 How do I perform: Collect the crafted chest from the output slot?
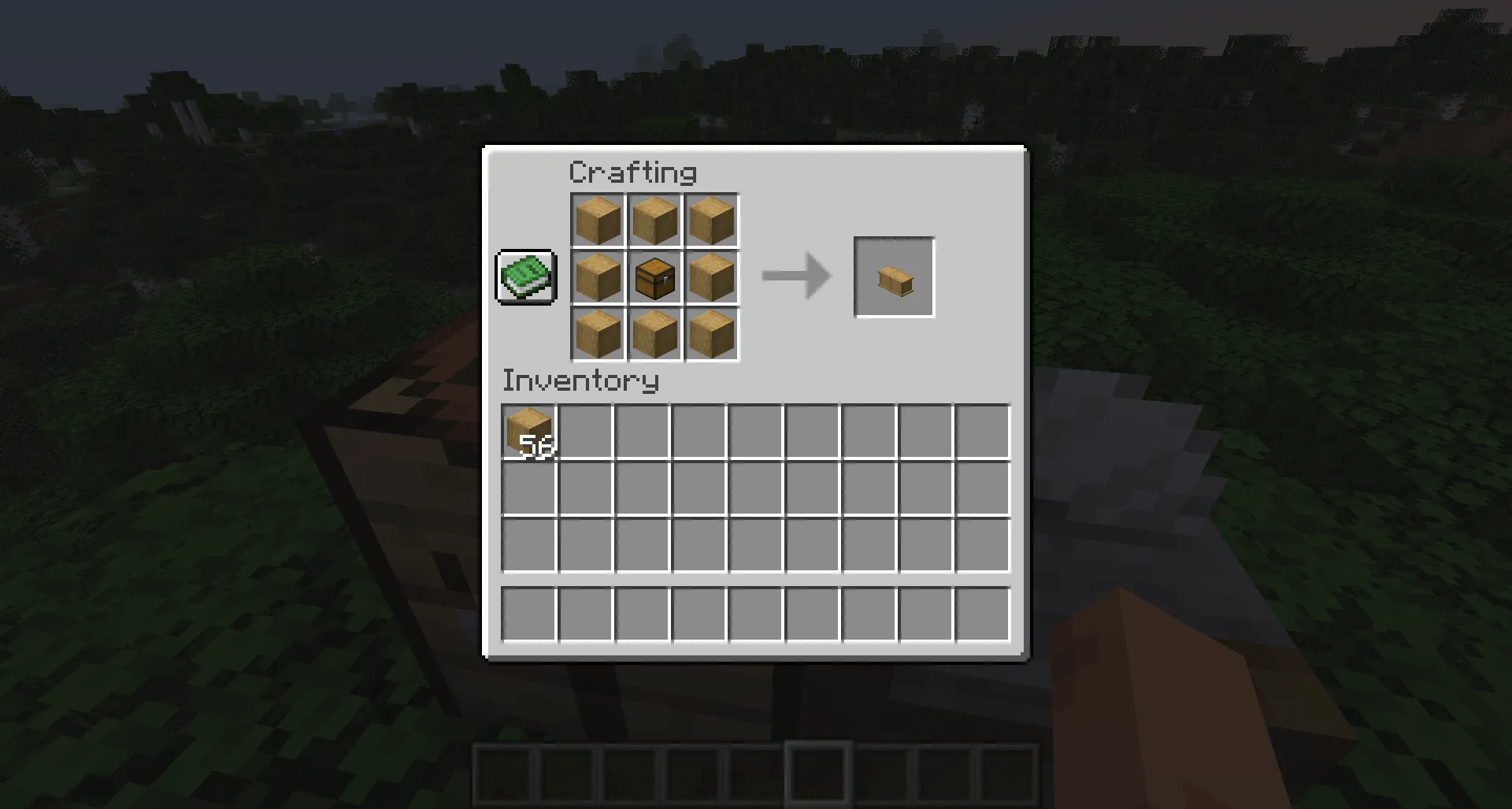pyautogui.click(x=894, y=277)
